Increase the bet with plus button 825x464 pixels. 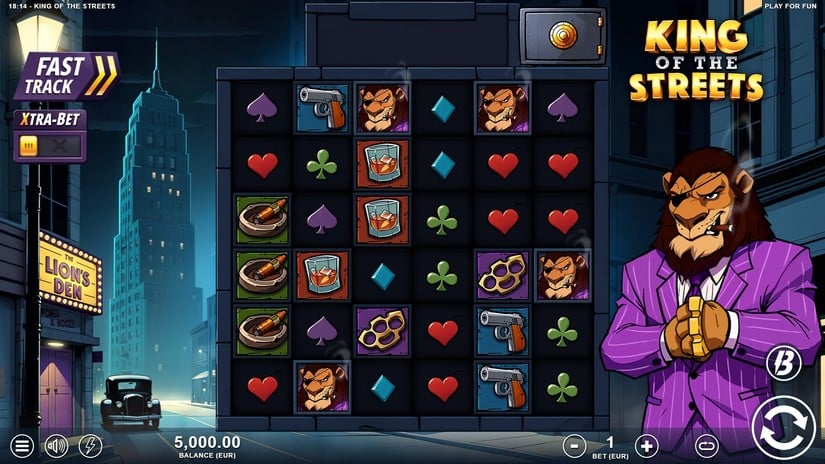click(x=647, y=446)
